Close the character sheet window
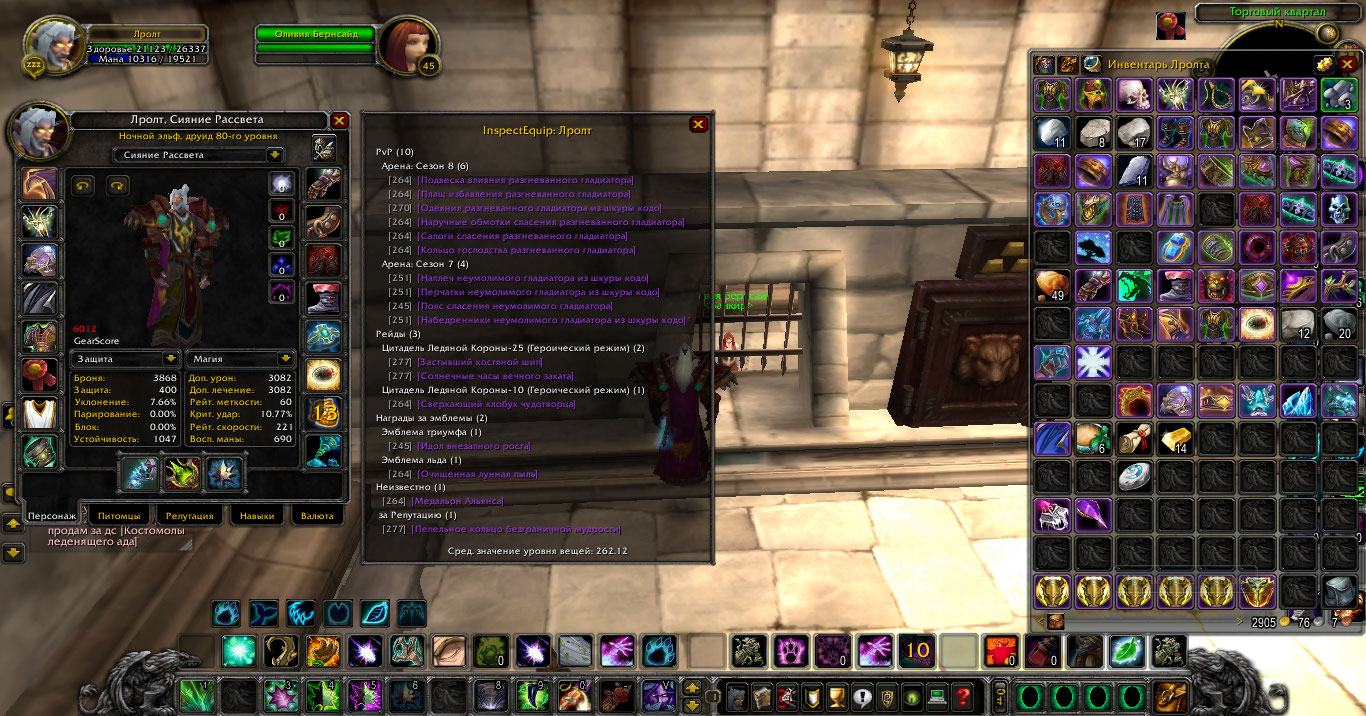 [340, 120]
